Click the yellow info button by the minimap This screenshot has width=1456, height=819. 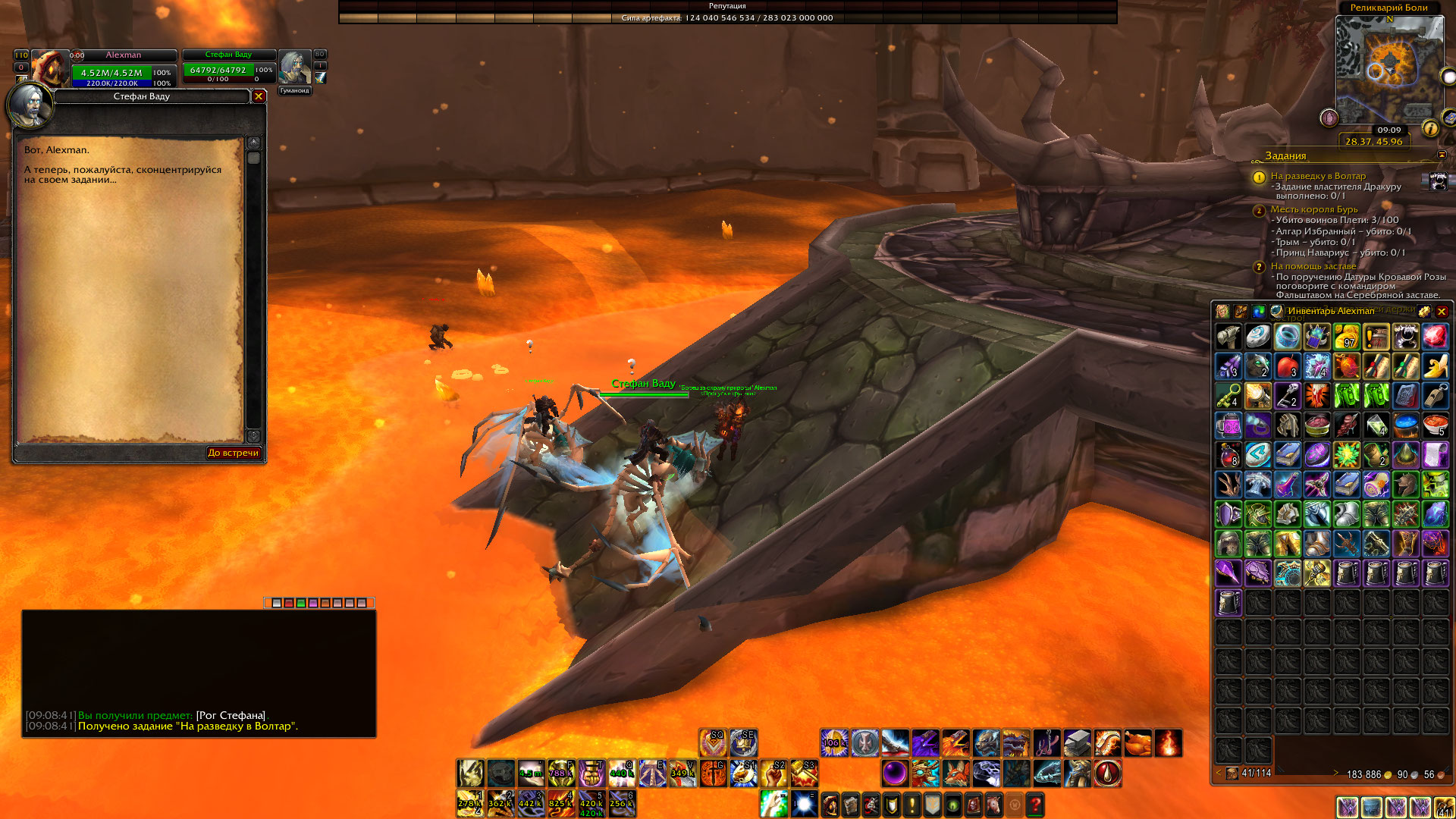coord(1430,128)
